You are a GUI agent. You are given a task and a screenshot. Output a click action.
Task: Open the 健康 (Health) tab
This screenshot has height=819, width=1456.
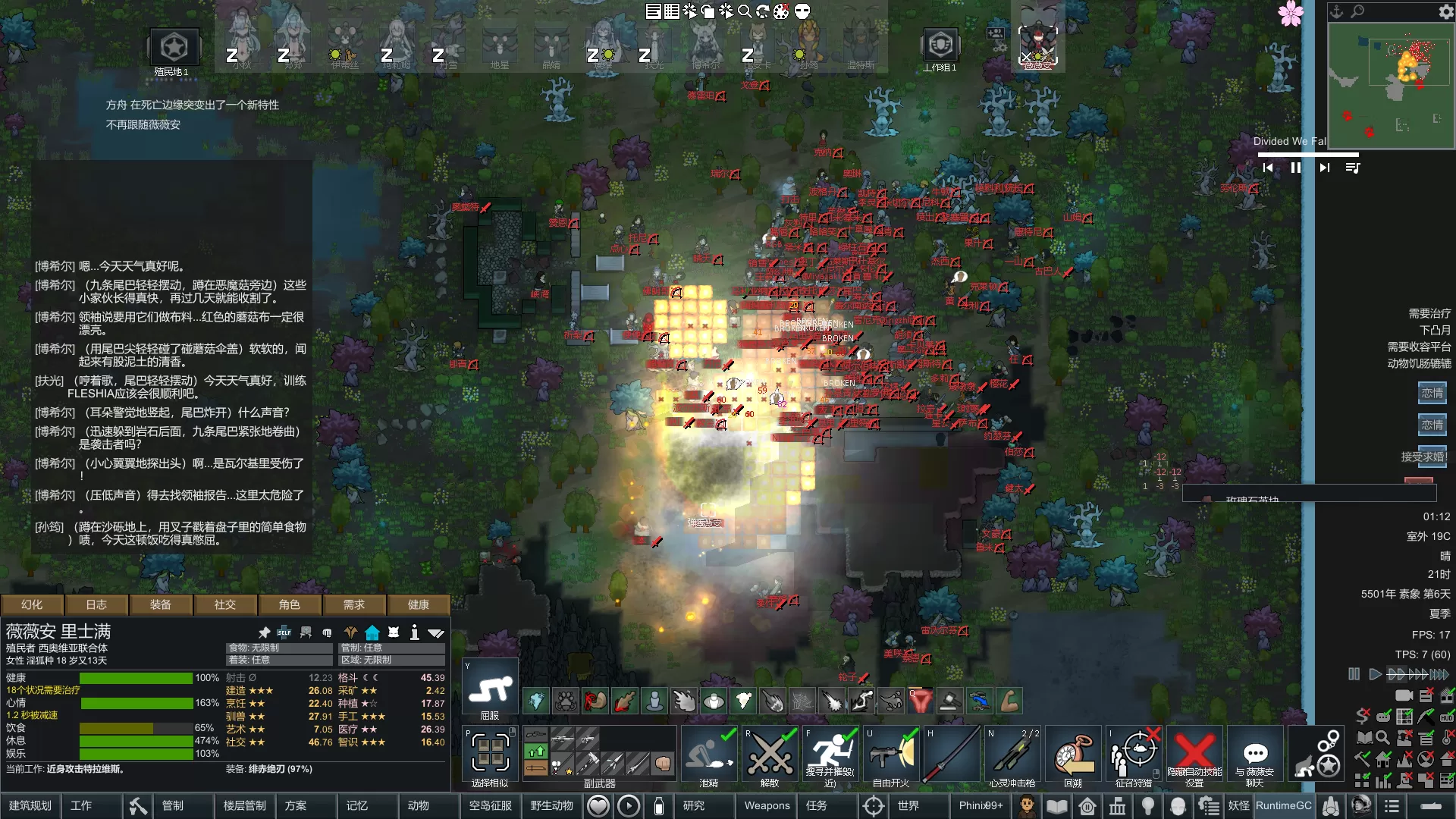pyautogui.click(x=419, y=604)
